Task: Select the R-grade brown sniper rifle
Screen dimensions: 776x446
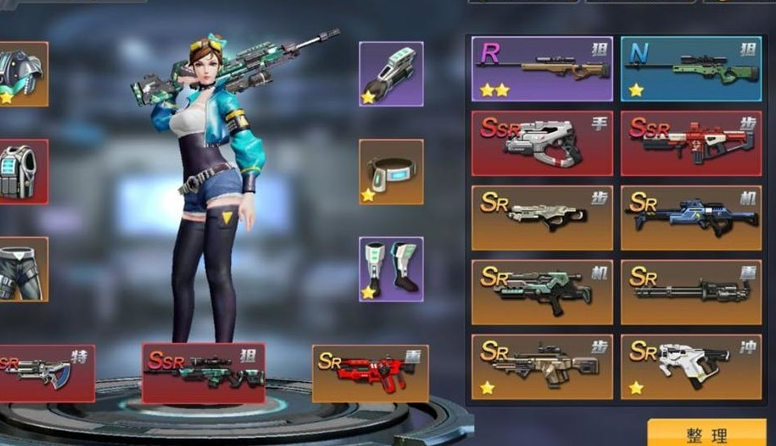Action: coord(542,69)
